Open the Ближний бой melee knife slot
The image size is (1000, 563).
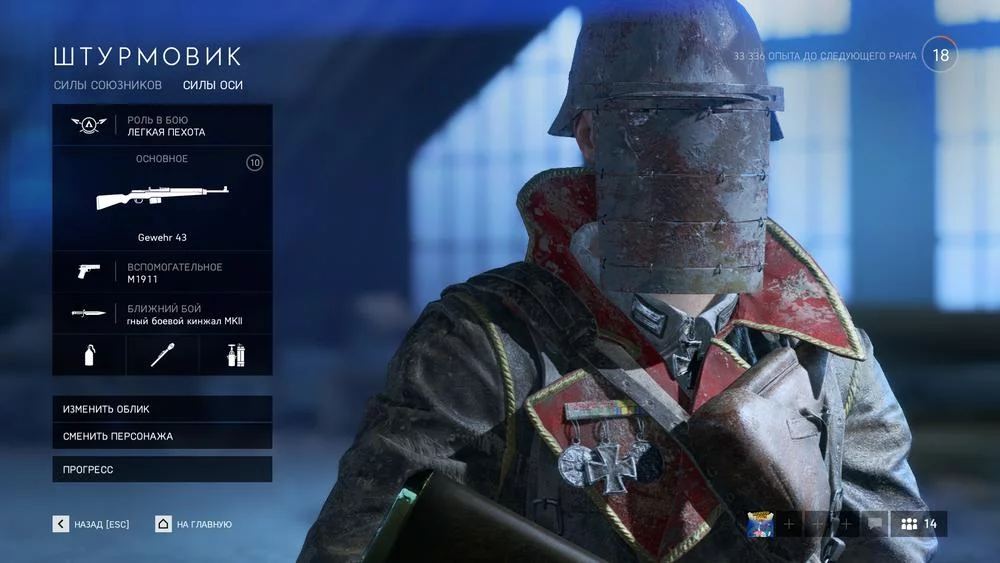click(x=162, y=313)
